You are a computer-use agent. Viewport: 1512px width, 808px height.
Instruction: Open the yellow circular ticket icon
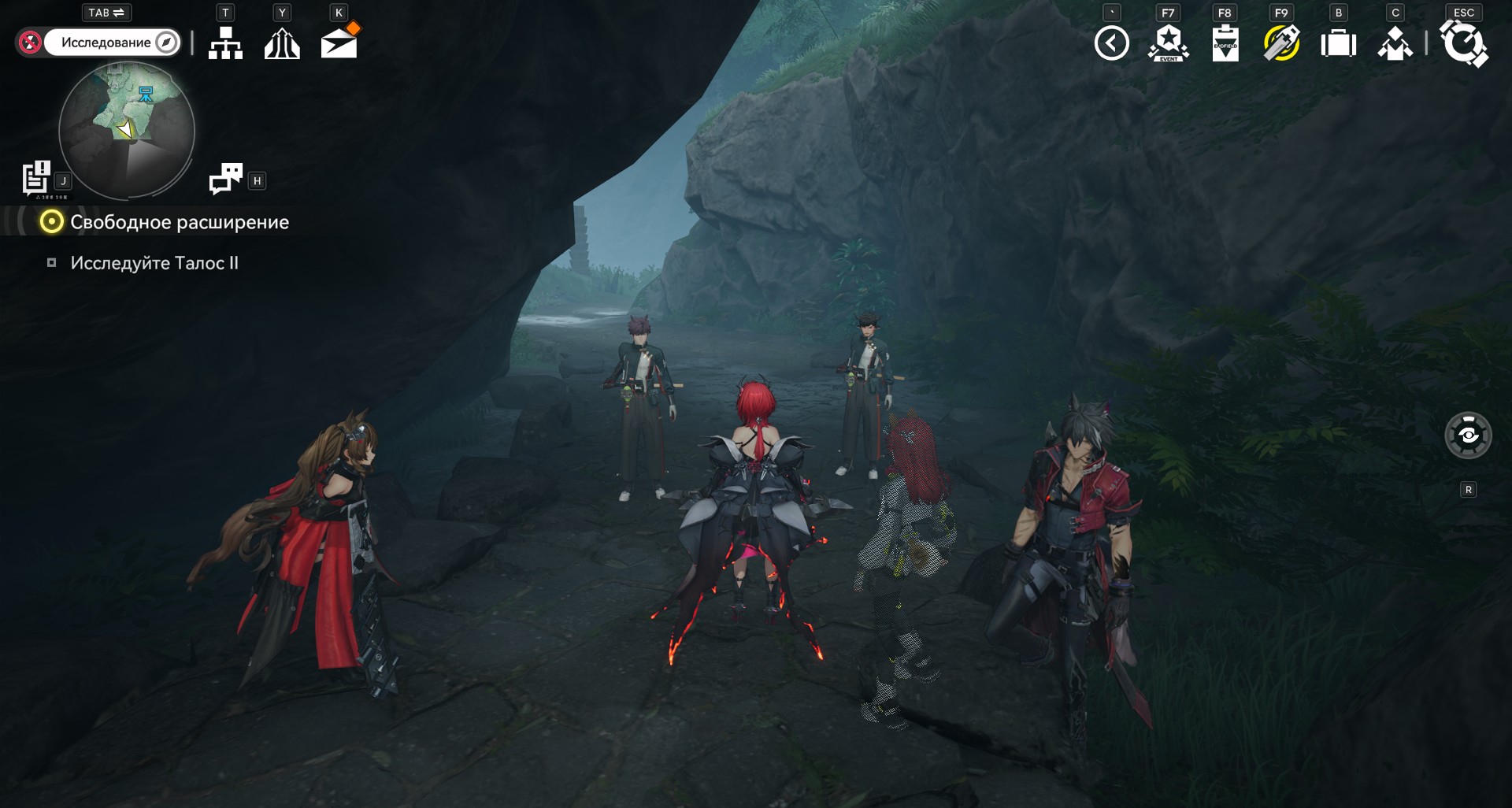click(1281, 43)
